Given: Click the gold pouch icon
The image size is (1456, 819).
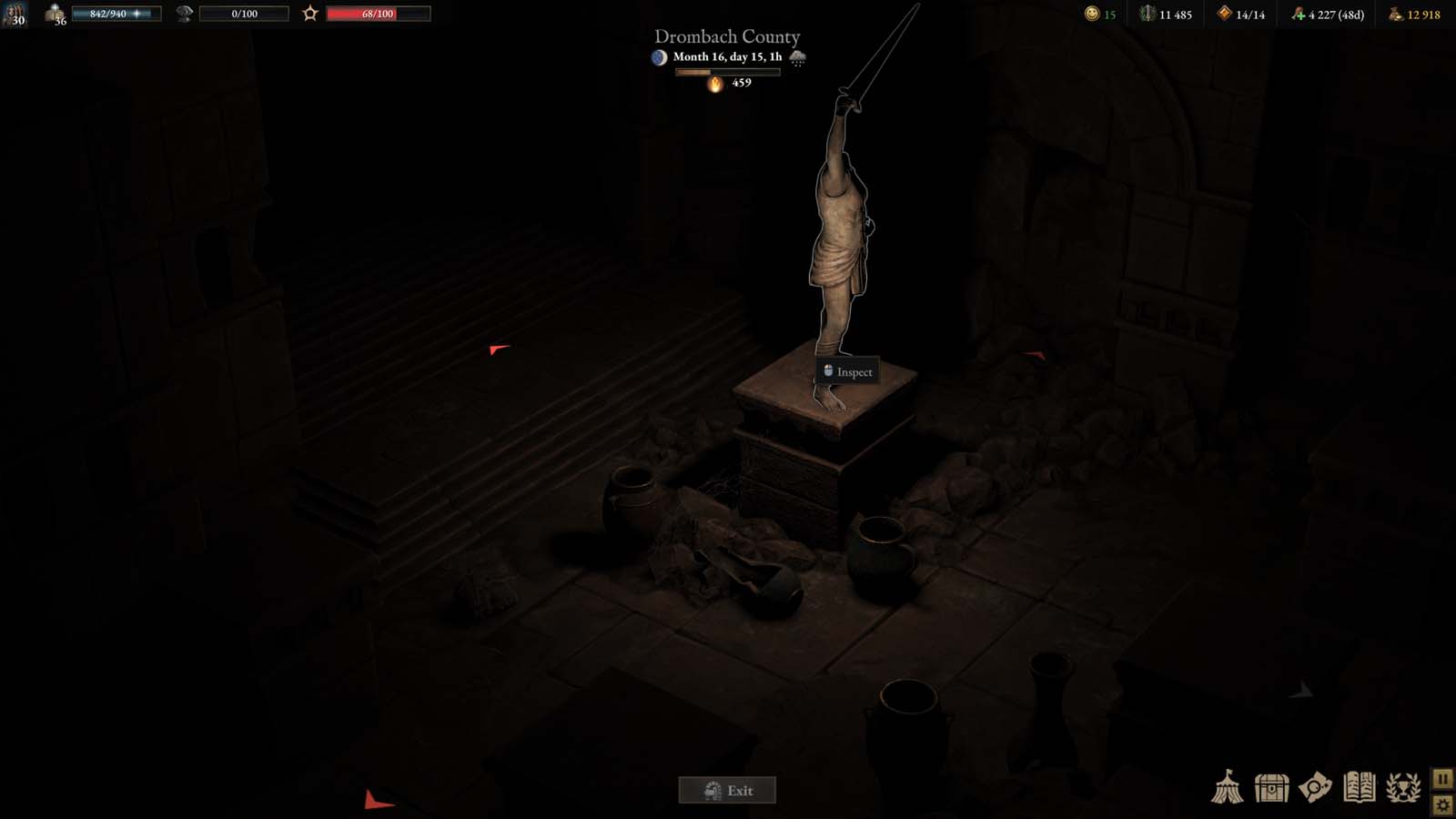Looking at the screenshot, I should tap(1392, 15).
